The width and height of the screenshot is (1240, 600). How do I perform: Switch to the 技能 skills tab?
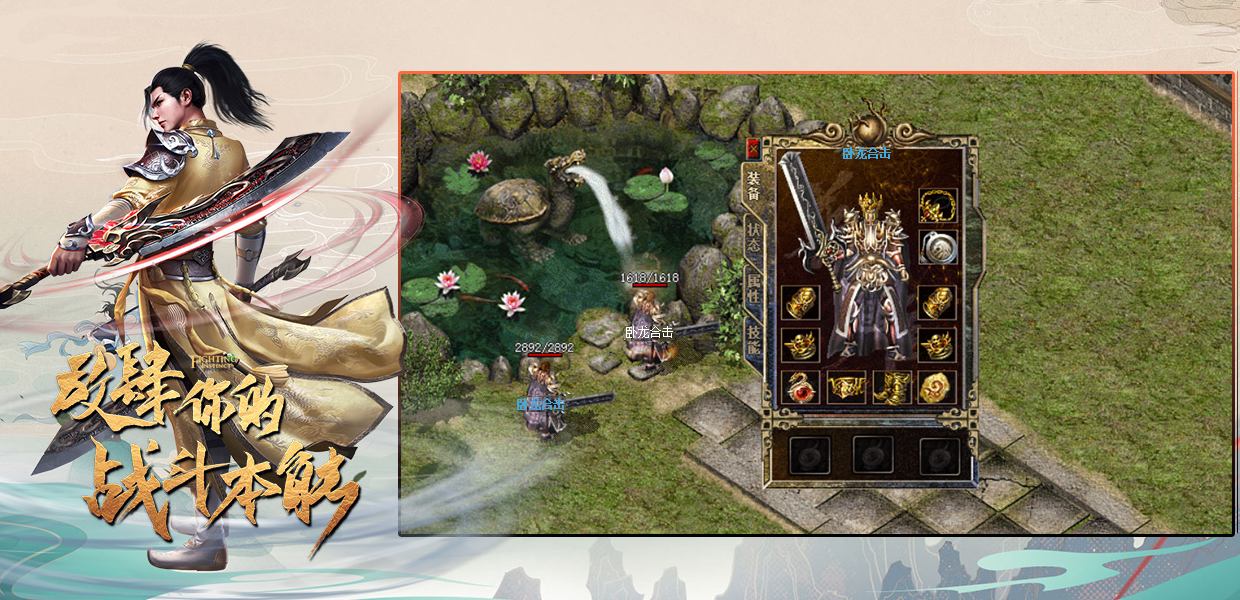(753, 341)
